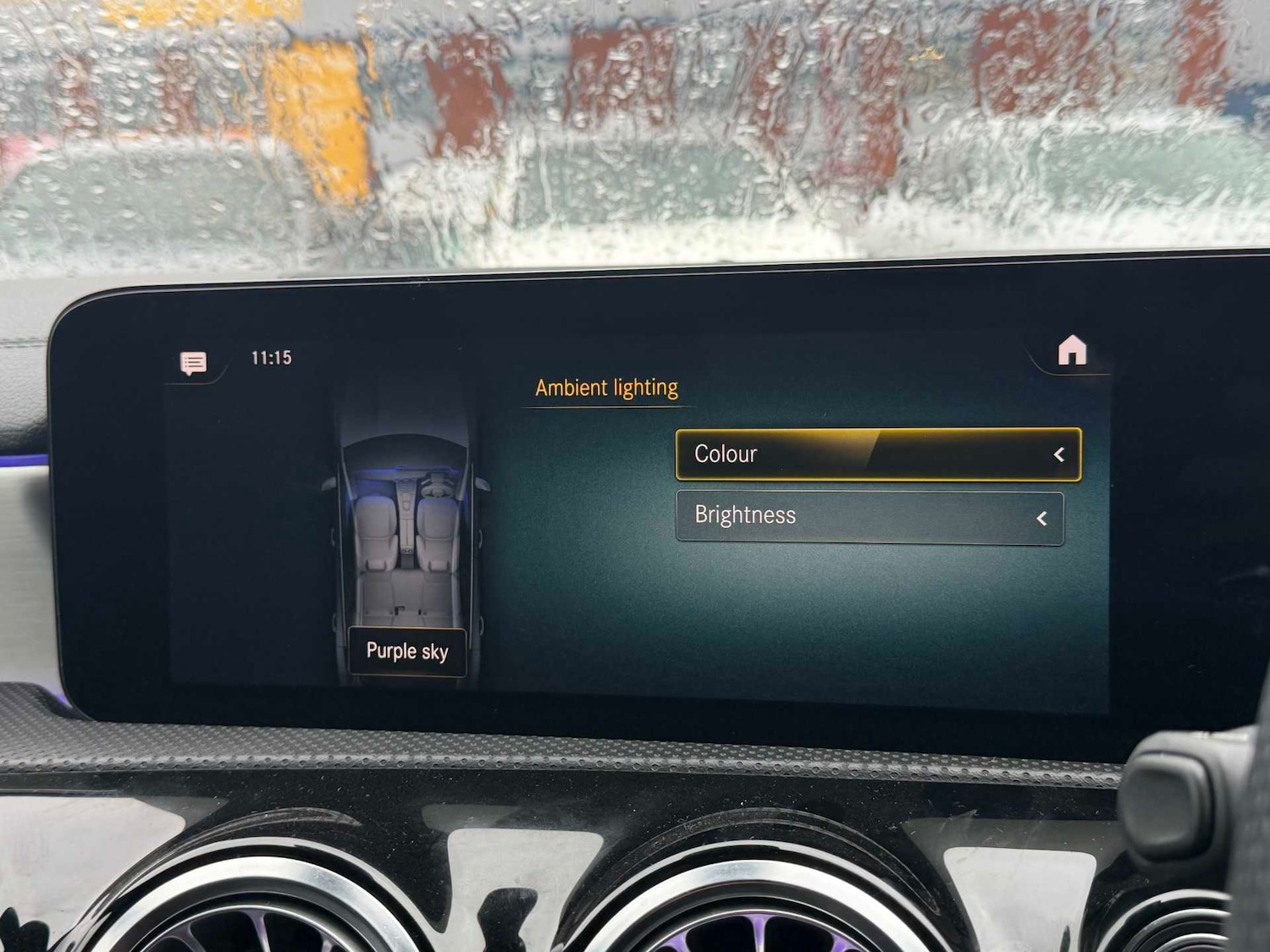Screen dimensions: 1270x952
Task: Select the Purple sky colour theme
Action: [x=407, y=652]
